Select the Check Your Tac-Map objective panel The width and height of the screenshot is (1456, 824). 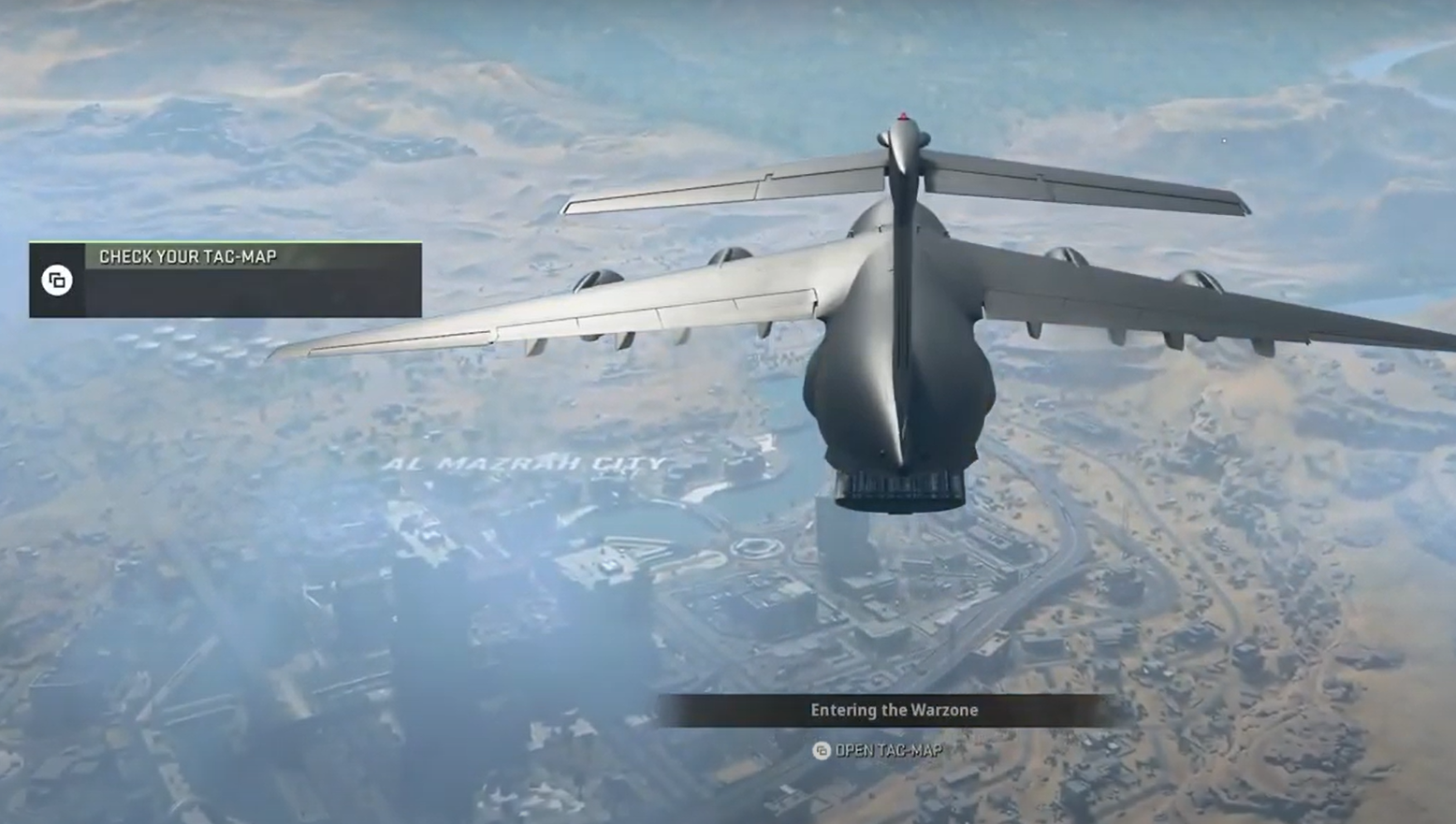point(226,279)
